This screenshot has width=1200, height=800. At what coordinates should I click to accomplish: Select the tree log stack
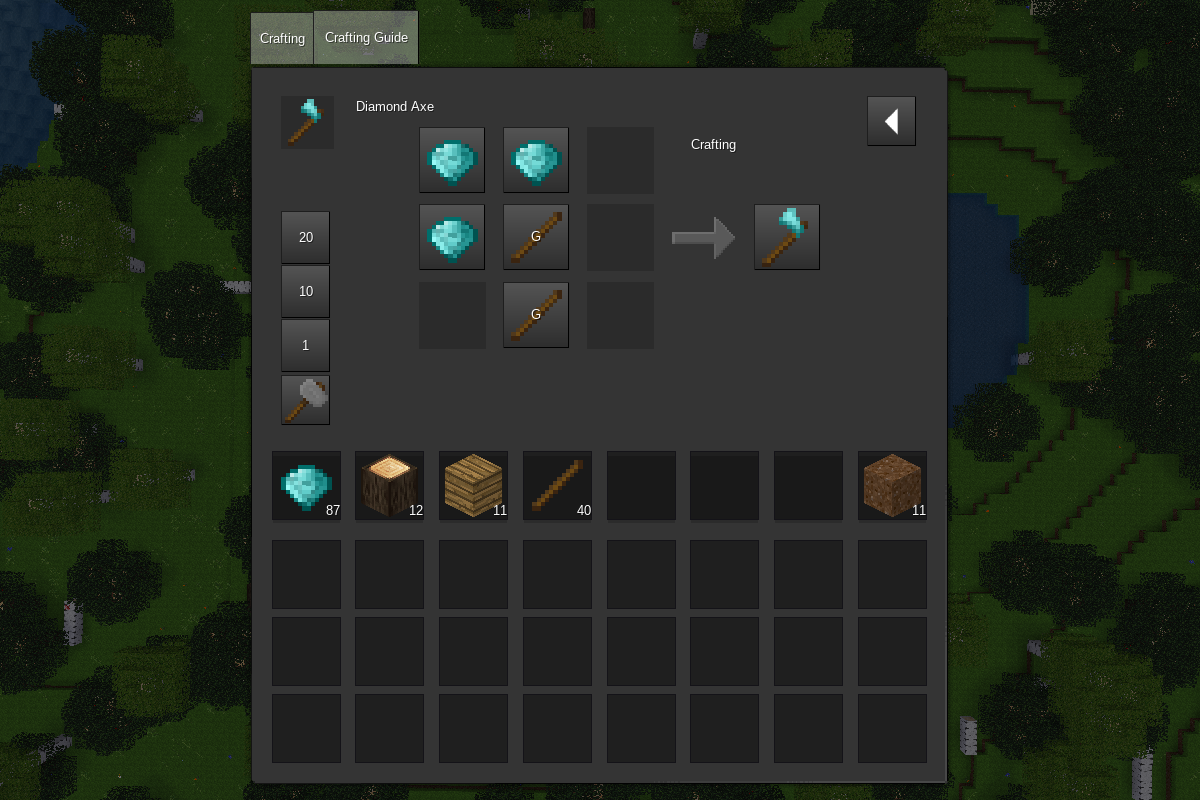(389, 486)
